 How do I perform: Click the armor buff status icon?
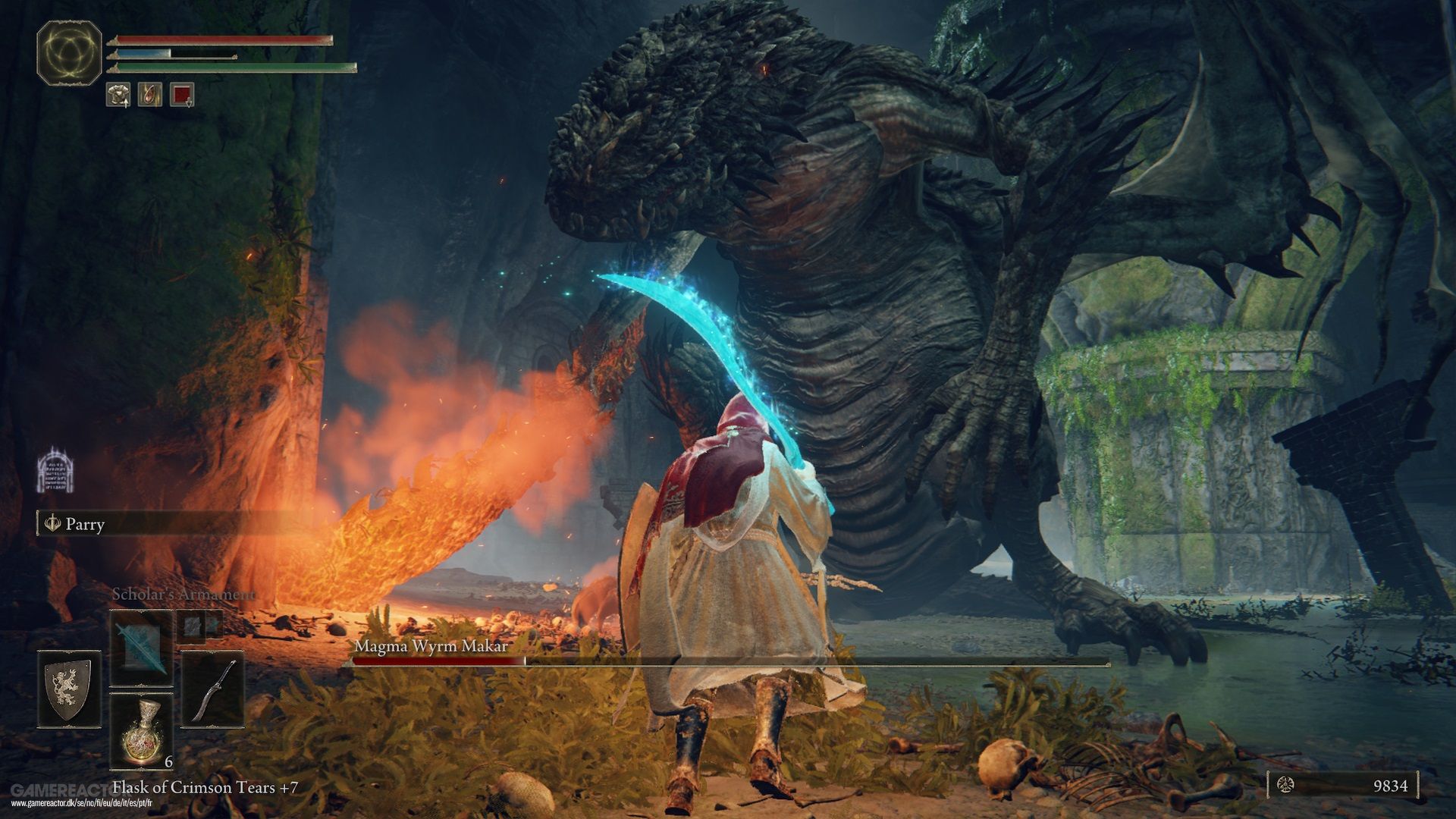[x=118, y=95]
